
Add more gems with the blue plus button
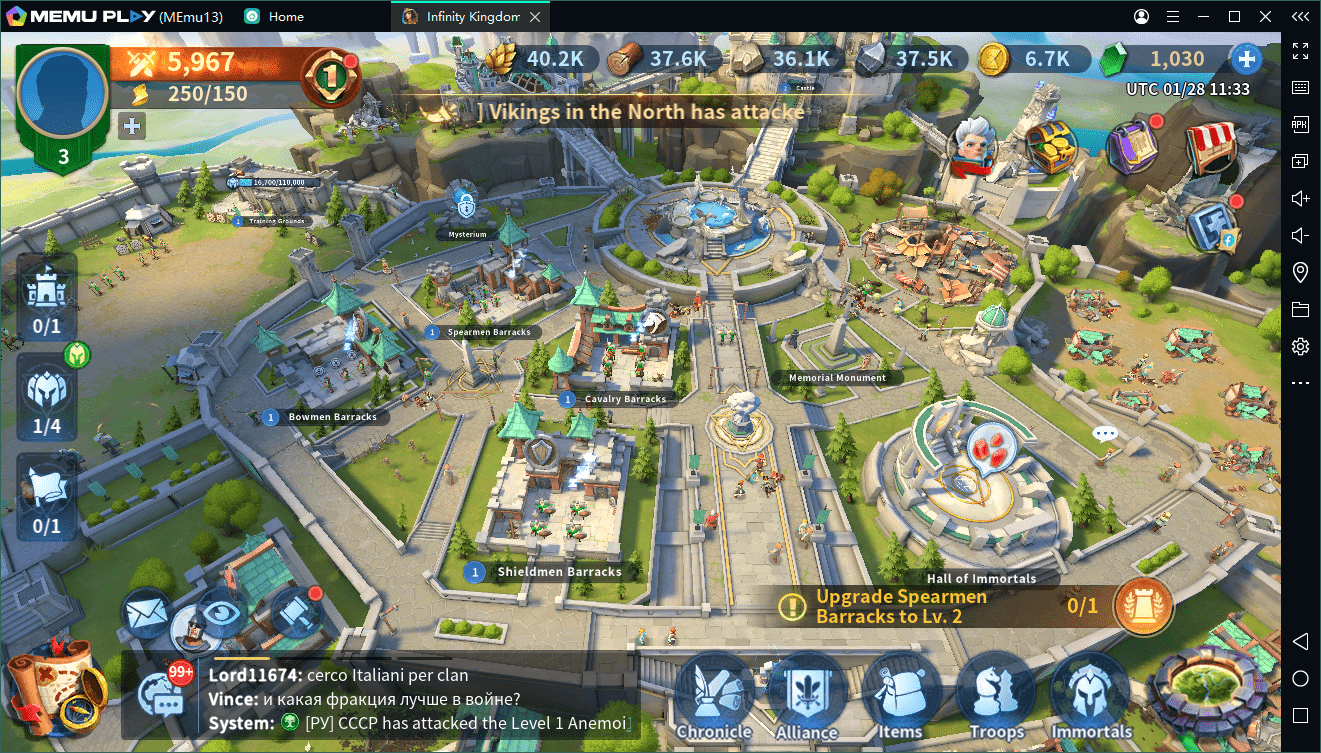coord(1246,59)
